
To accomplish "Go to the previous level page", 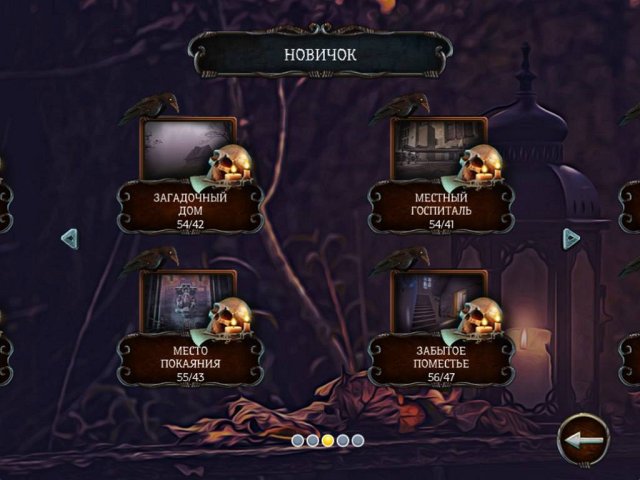I will (x=69, y=238).
